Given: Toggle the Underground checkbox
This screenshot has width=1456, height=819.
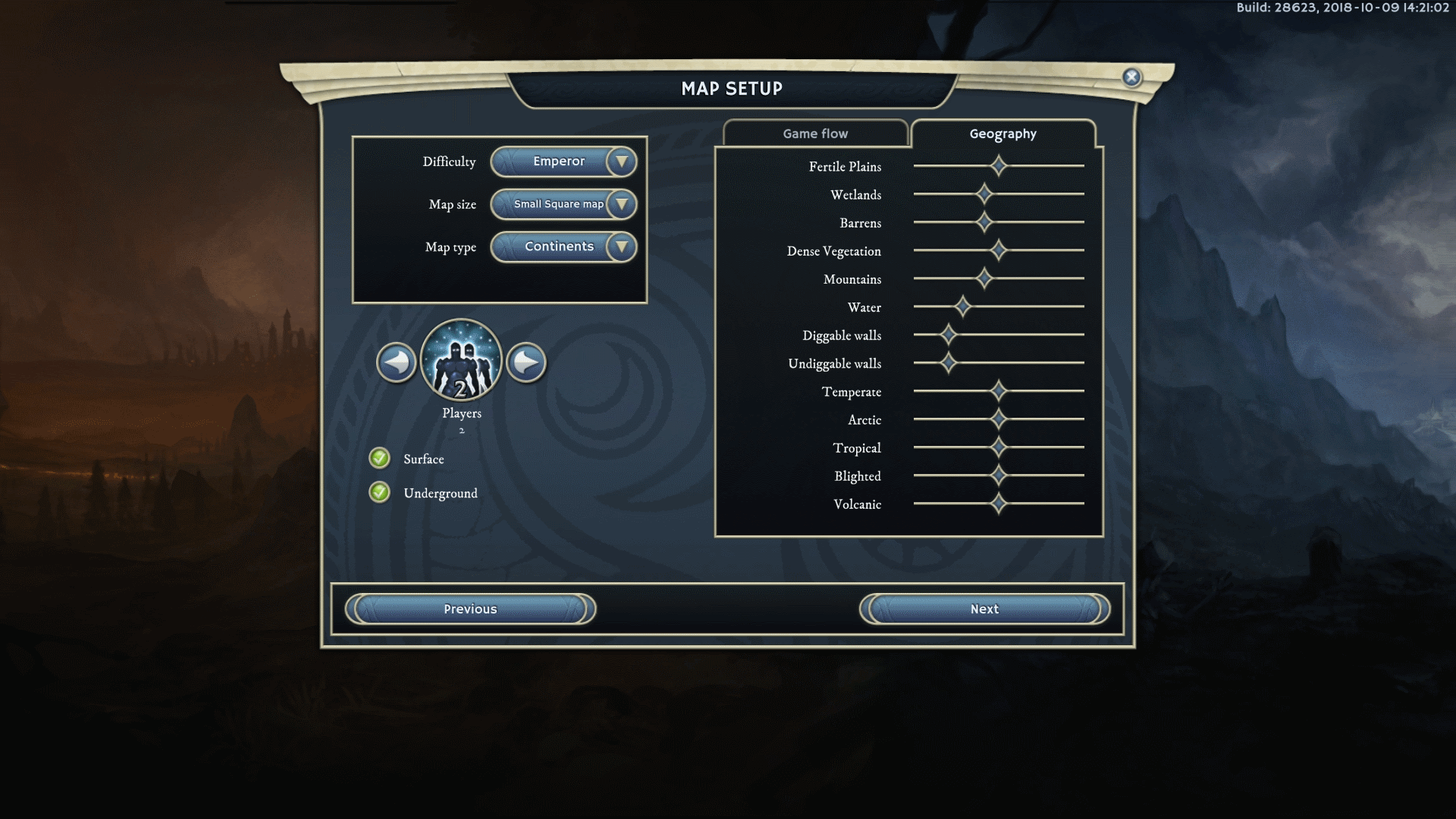Looking at the screenshot, I should pyautogui.click(x=379, y=492).
